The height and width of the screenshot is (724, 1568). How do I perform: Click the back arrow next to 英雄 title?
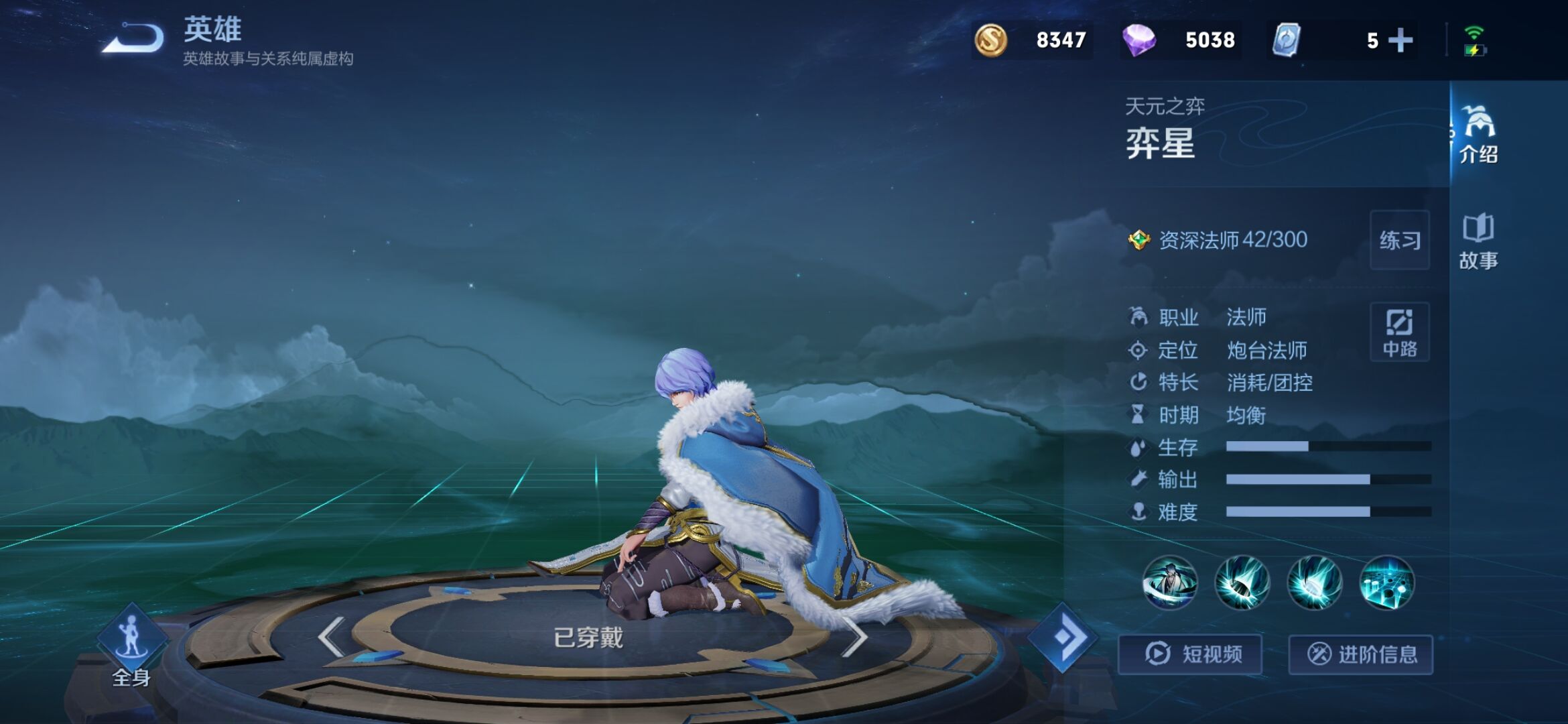[132, 39]
